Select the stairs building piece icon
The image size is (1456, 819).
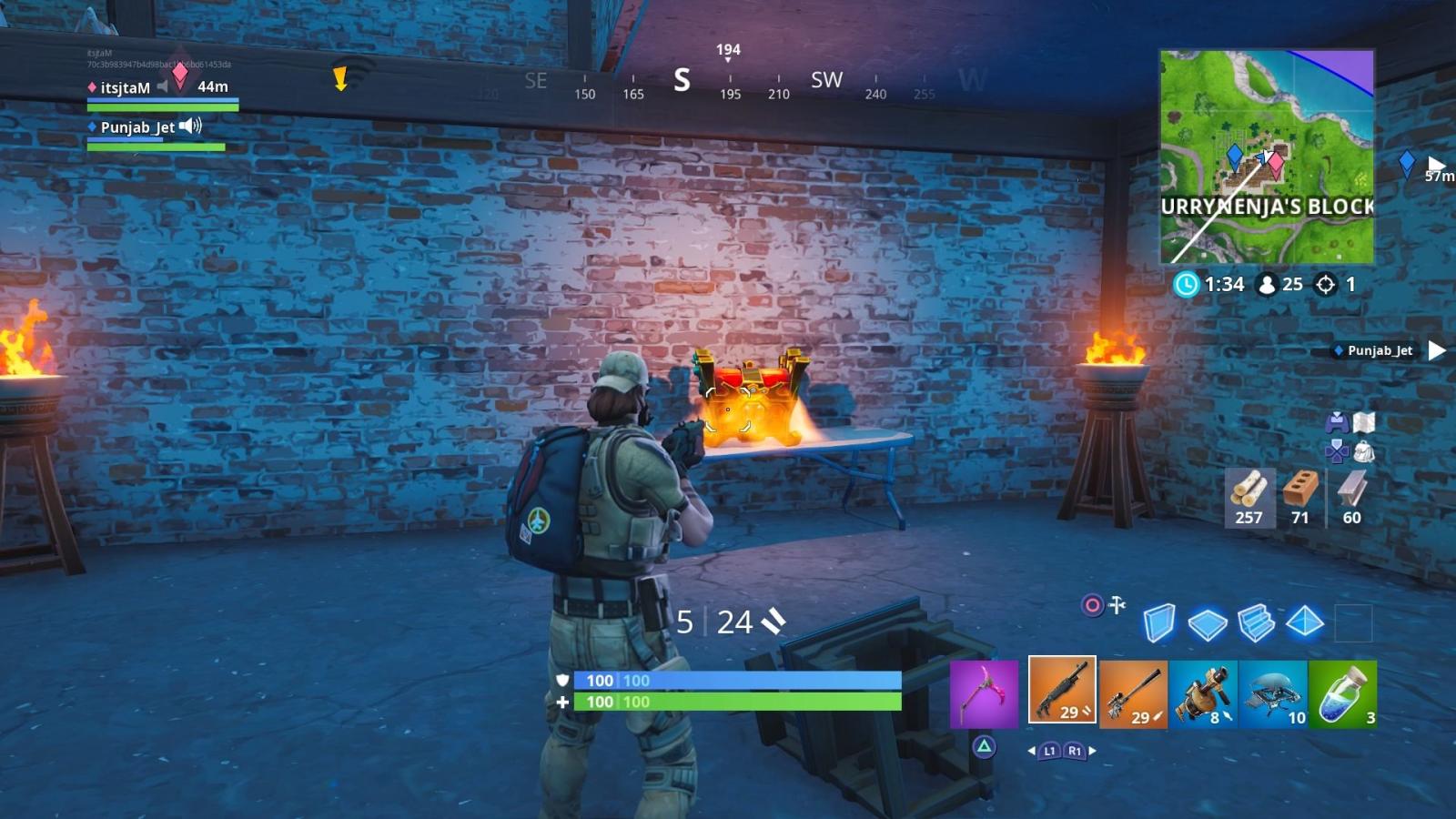pos(1254,622)
